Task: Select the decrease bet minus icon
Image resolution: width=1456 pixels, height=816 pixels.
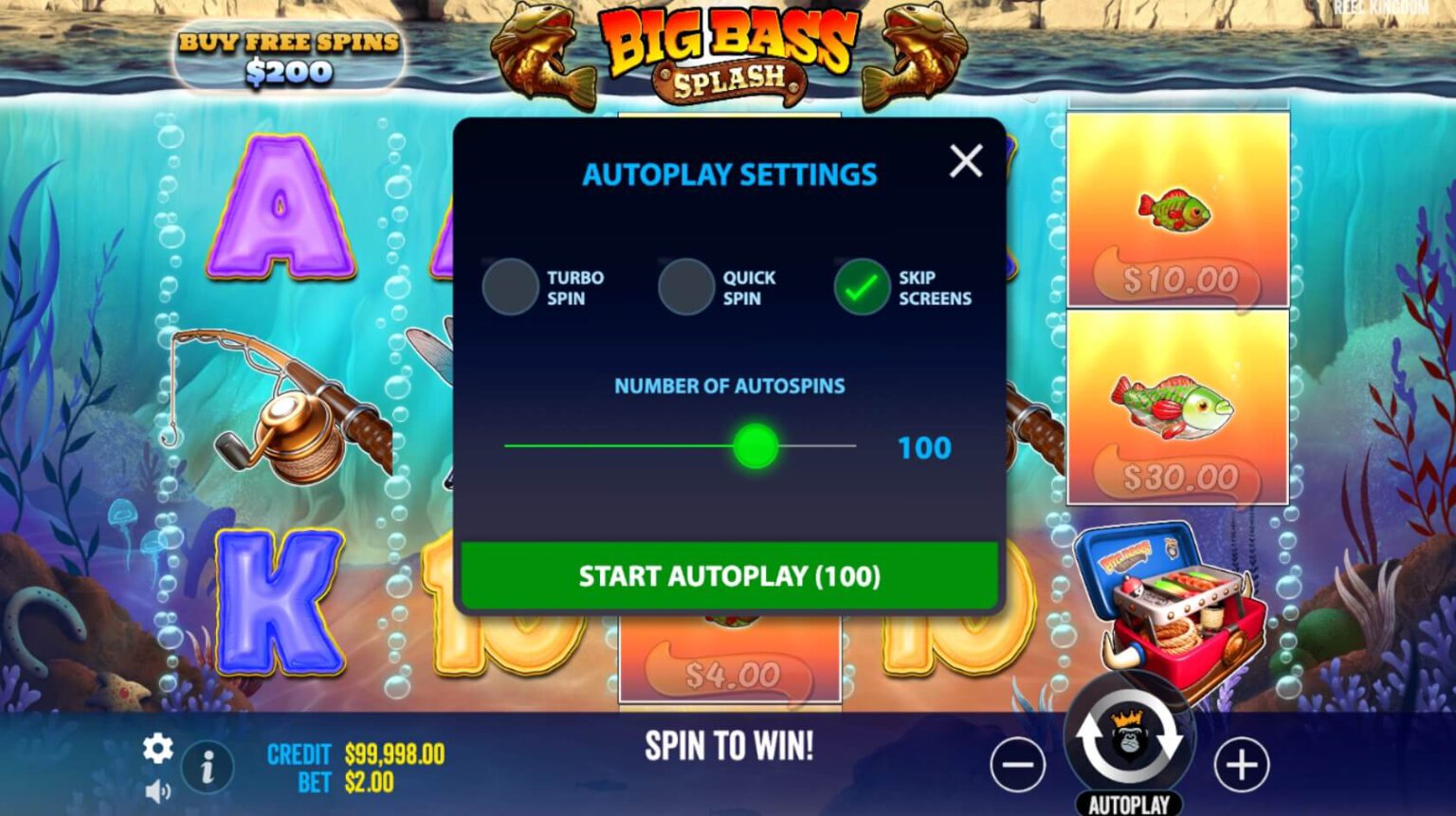Action: [1020, 764]
